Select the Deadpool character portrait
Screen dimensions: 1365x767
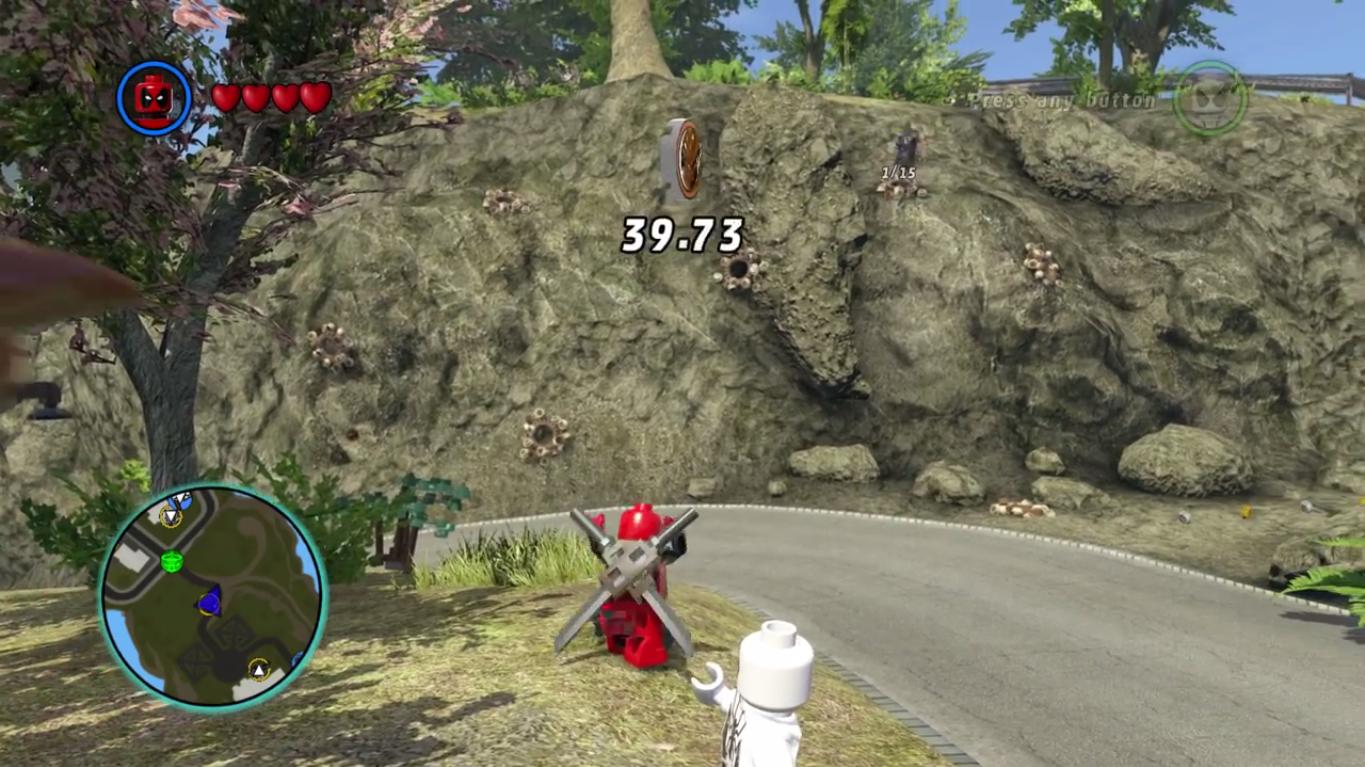tap(153, 98)
